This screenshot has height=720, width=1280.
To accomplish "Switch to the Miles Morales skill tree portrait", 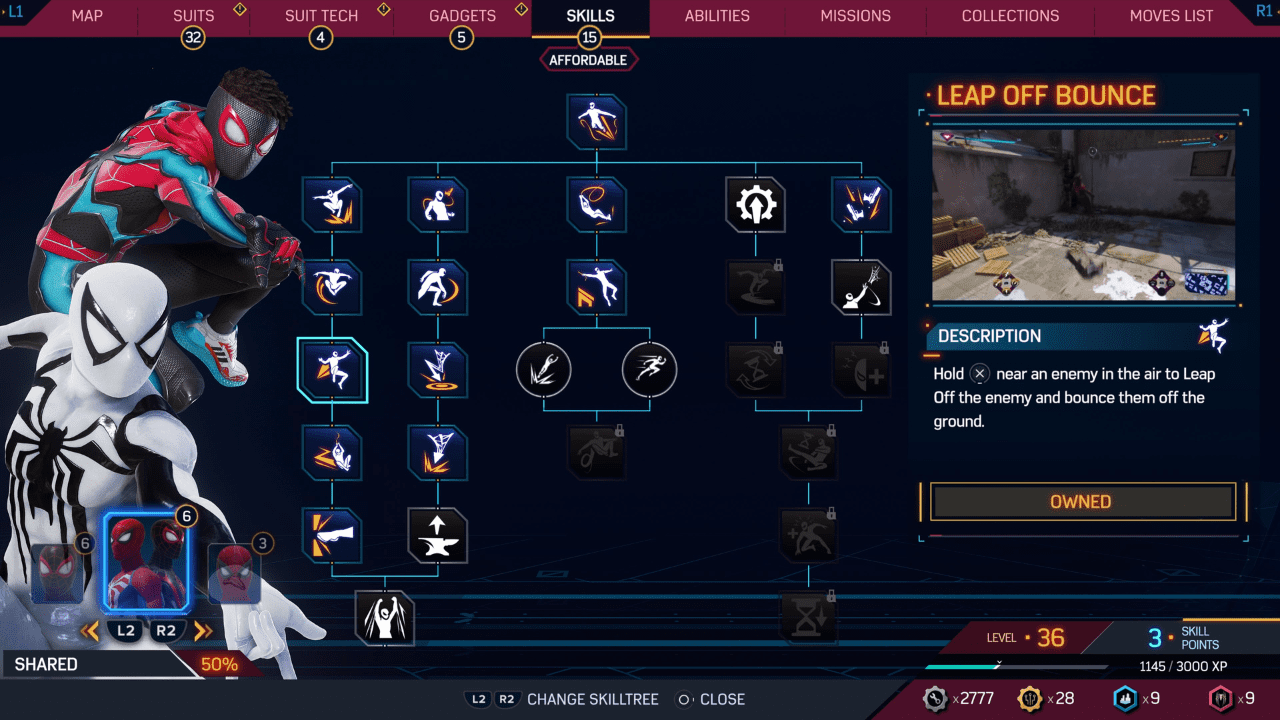I will pos(57,573).
